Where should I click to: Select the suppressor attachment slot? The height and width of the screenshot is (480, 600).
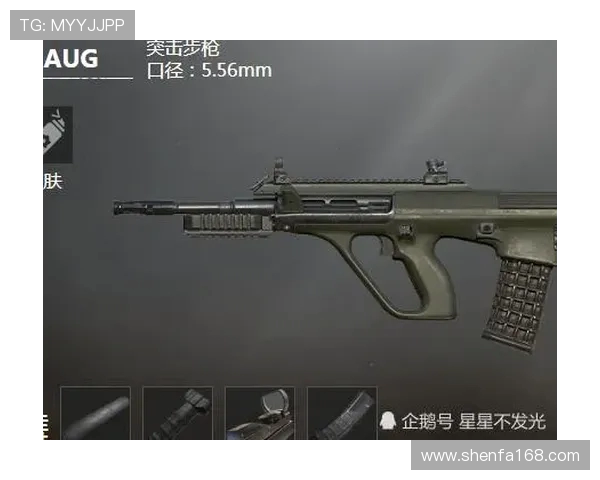96,414
